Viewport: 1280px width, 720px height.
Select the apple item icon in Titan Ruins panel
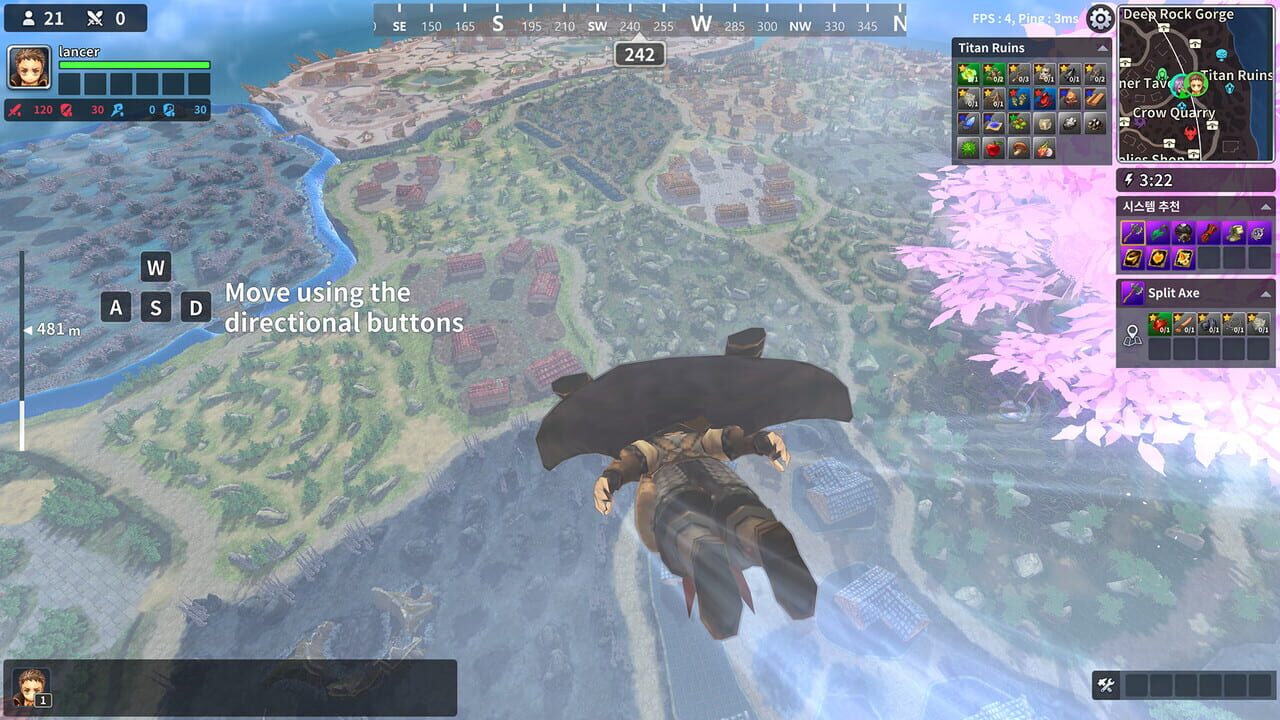[x=992, y=148]
